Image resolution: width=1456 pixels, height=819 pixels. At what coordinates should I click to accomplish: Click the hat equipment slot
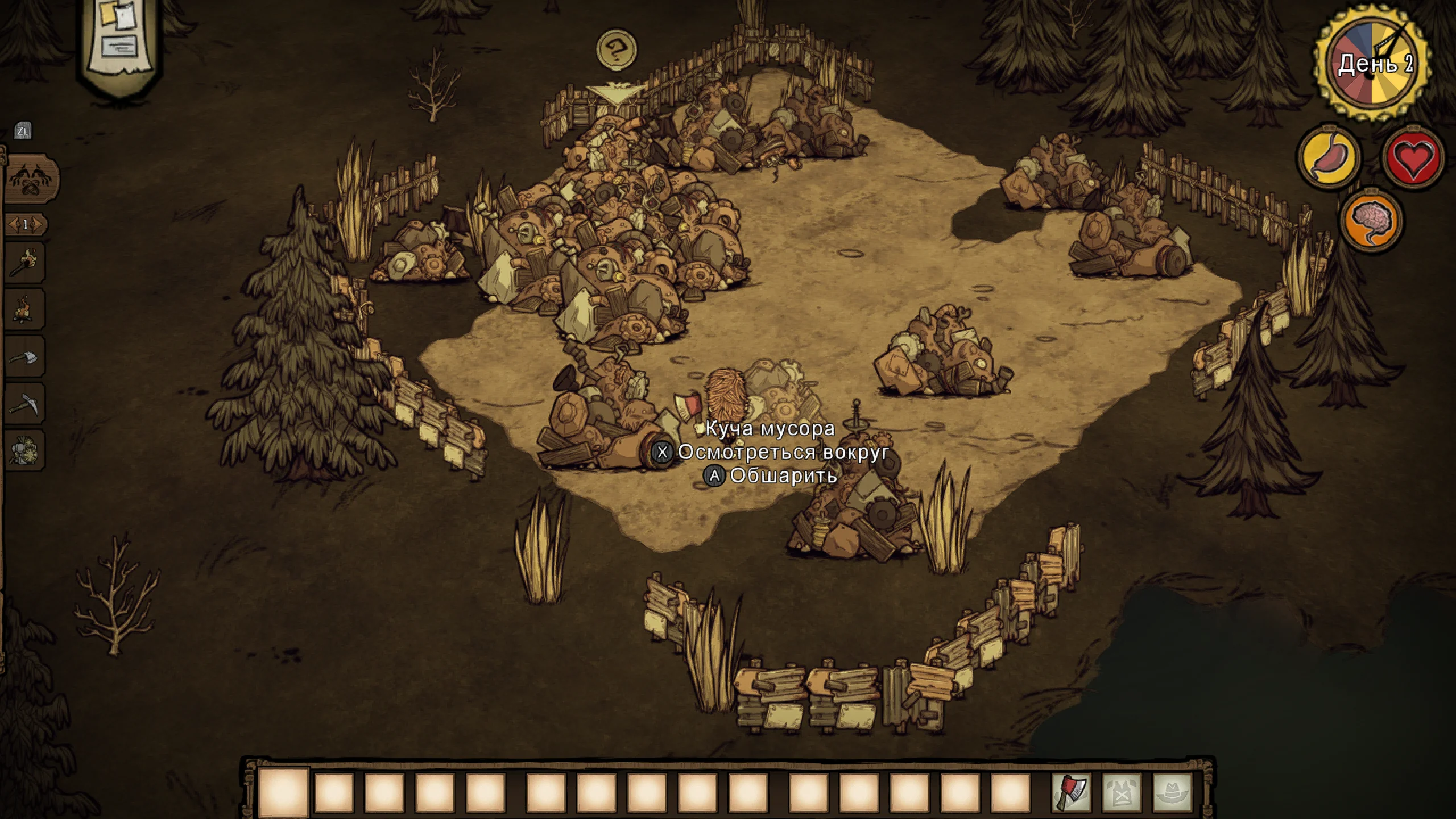[x=1172, y=793]
